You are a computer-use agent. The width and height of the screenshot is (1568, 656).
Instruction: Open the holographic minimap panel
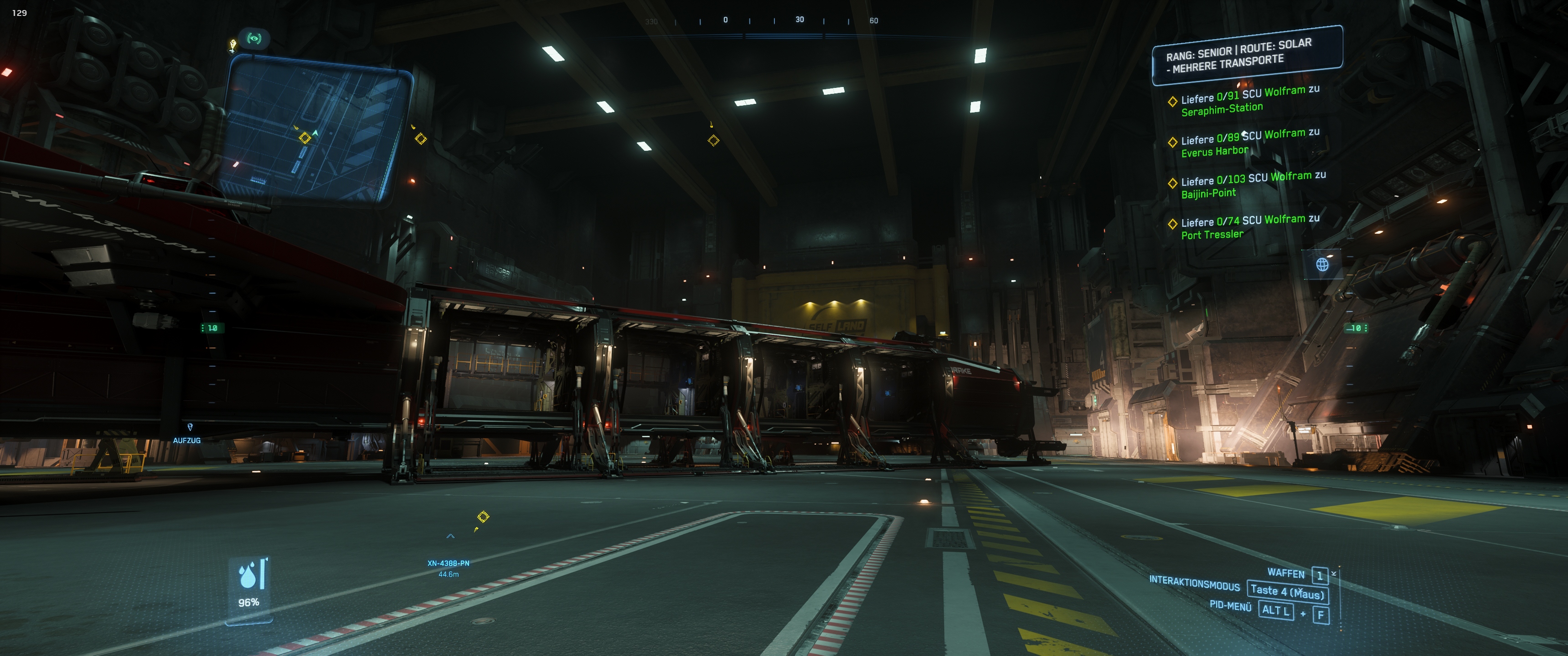(x=316, y=131)
